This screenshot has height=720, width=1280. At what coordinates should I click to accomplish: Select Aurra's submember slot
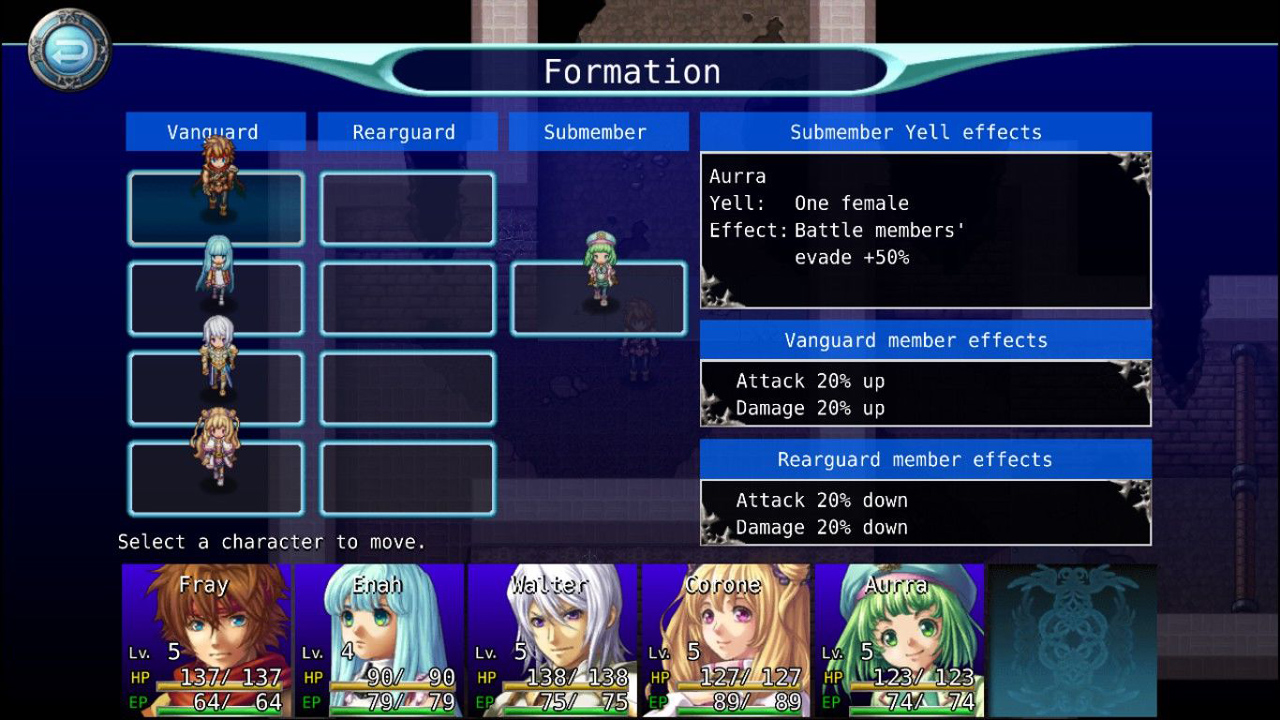[x=598, y=298]
